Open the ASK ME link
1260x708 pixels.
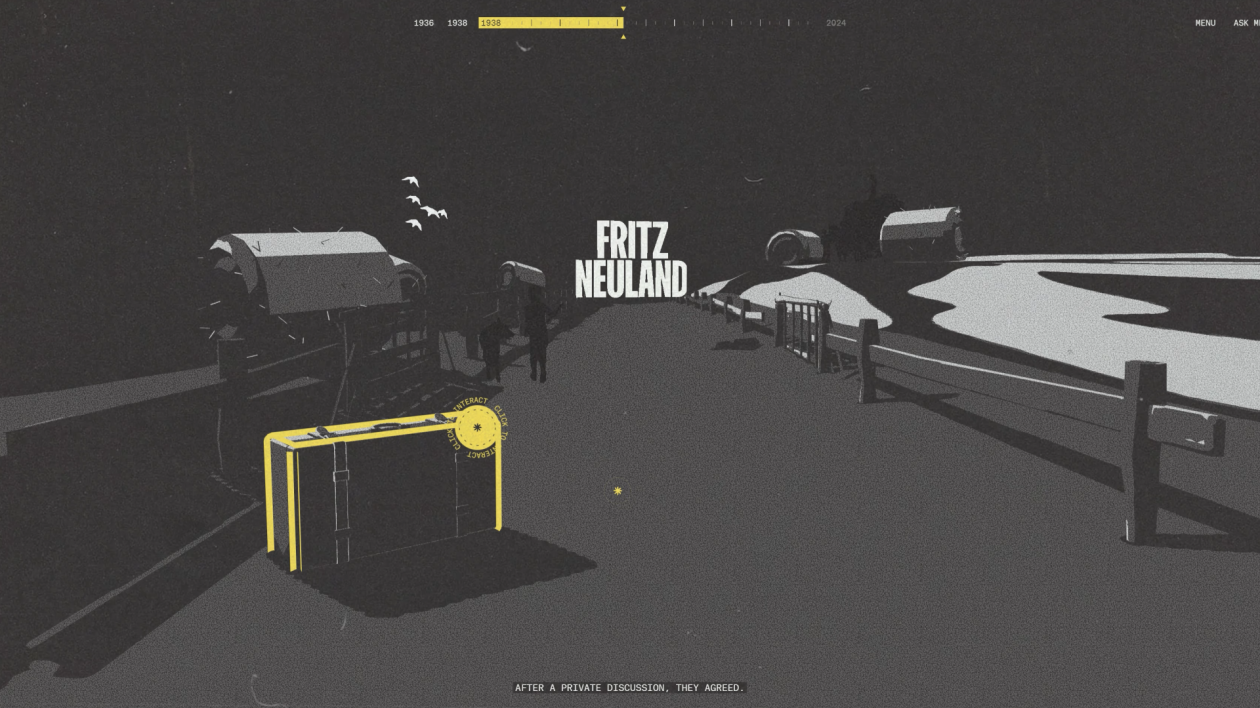(1246, 23)
